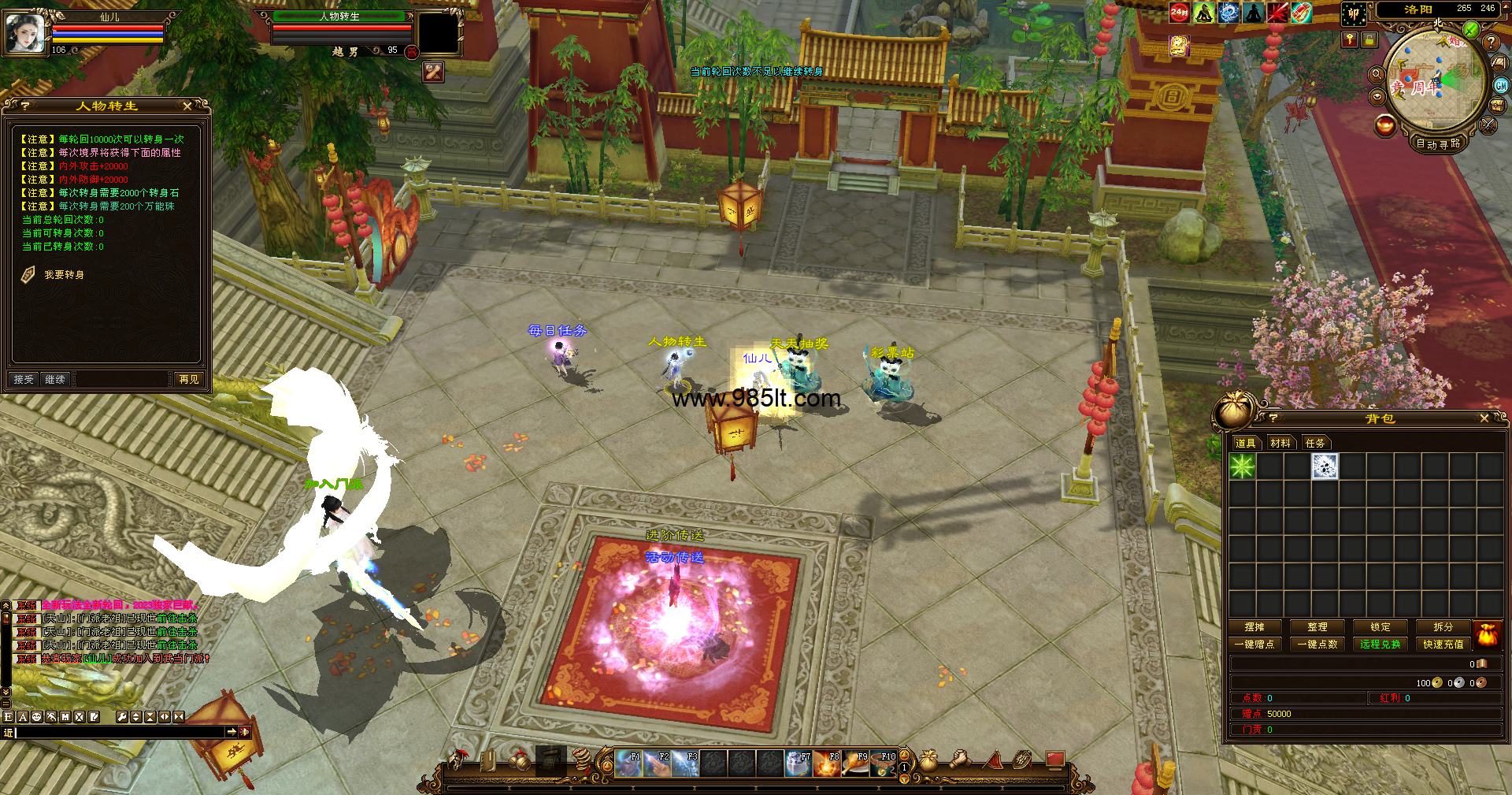Open the 摆摊 stall button
This screenshot has width=1512, height=795.
1254,627
